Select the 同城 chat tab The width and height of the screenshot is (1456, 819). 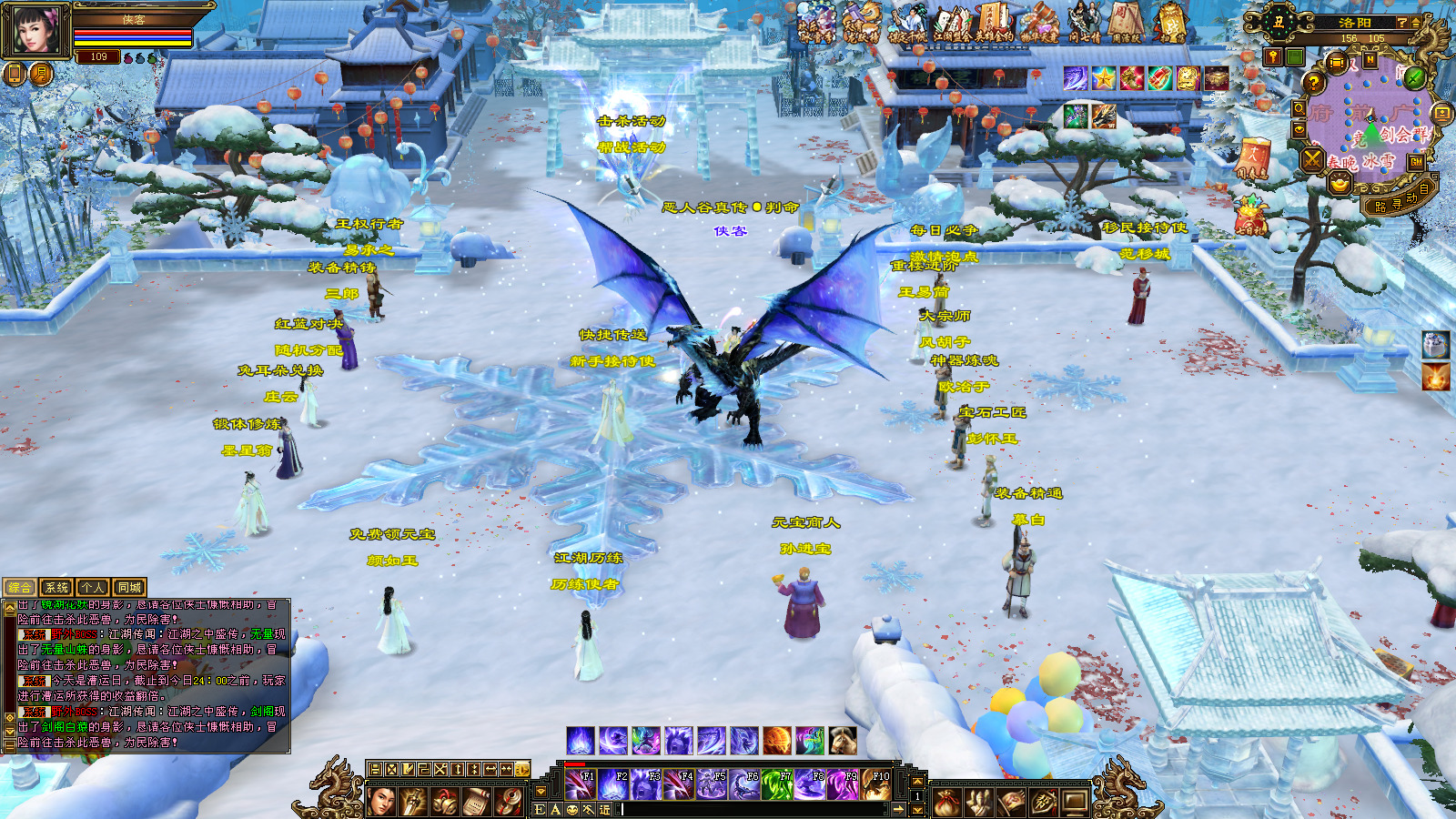point(129,588)
